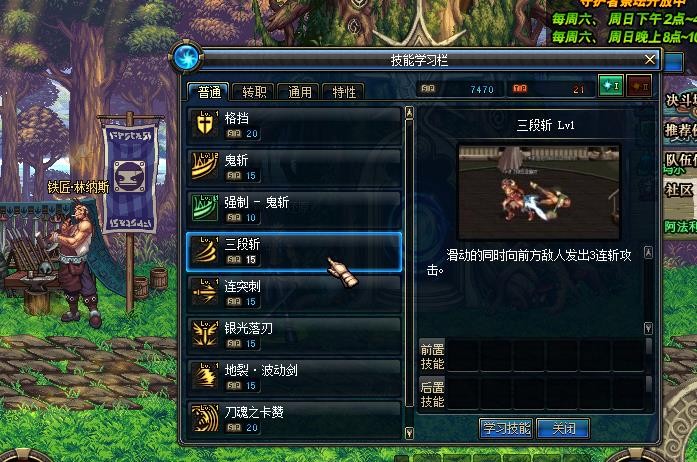
Task: Select the 格挡 skill row
Action: click(x=294, y=125)
